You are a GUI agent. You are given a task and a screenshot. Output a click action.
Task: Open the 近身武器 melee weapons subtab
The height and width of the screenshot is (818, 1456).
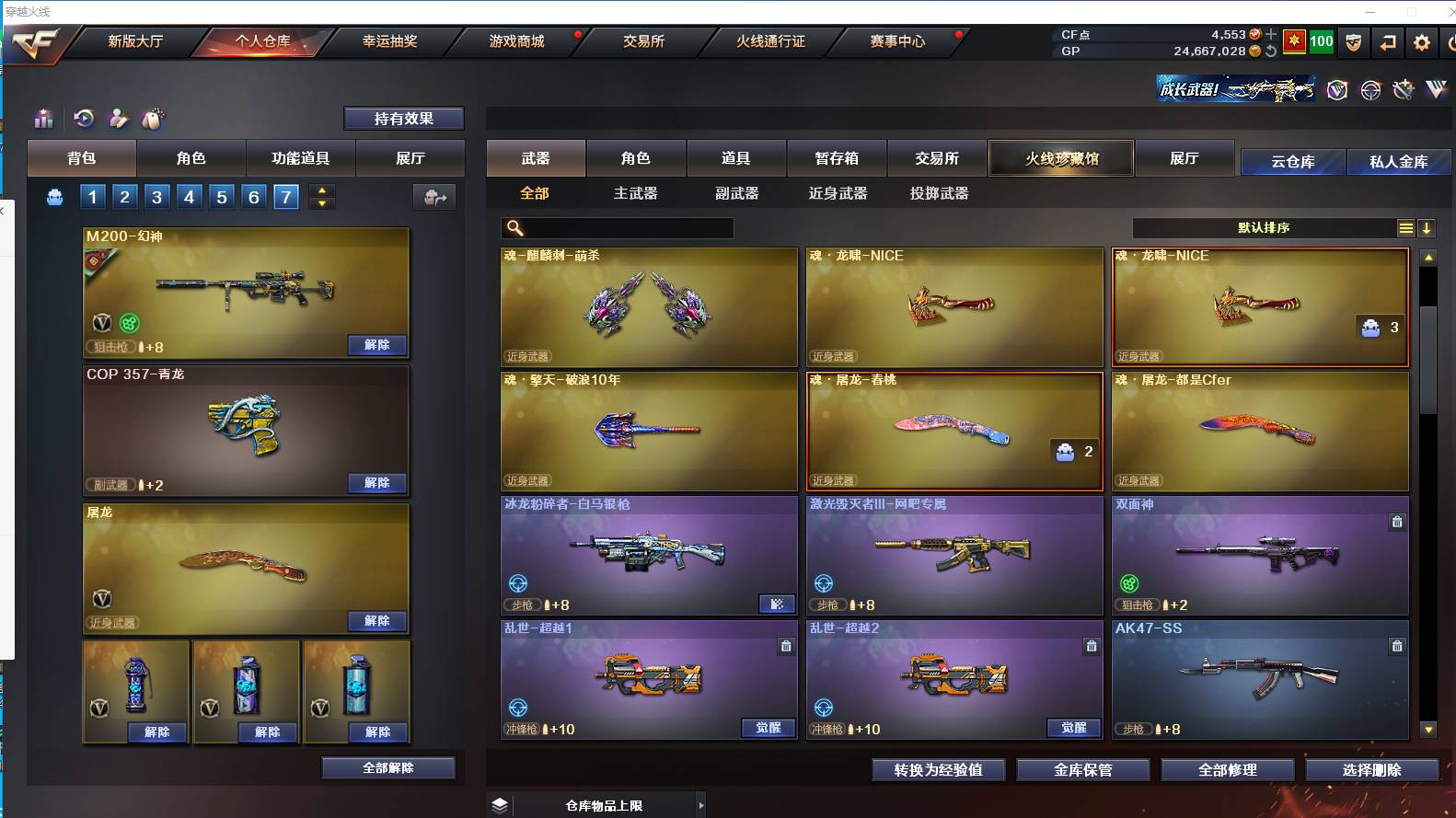836,193
